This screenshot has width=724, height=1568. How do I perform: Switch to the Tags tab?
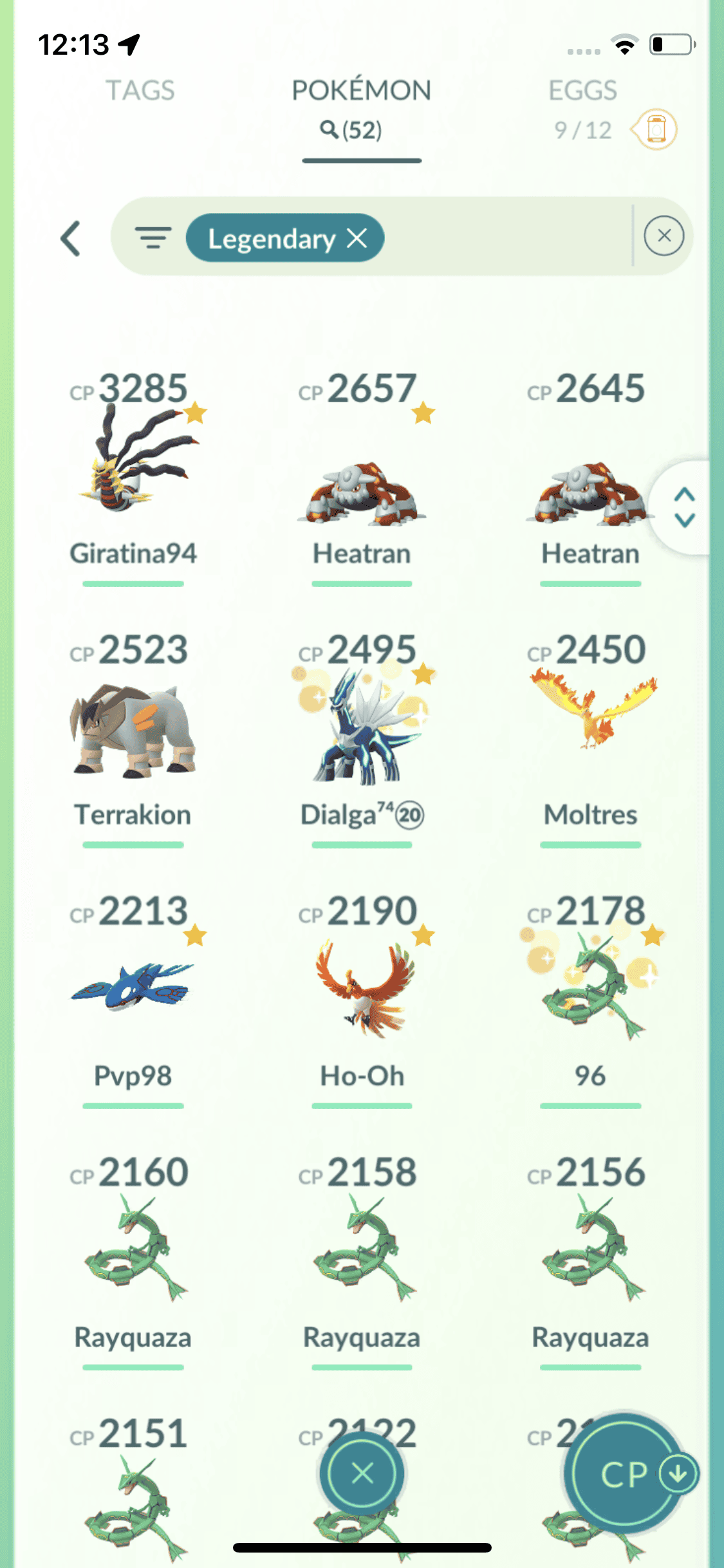tap(140, 91)
